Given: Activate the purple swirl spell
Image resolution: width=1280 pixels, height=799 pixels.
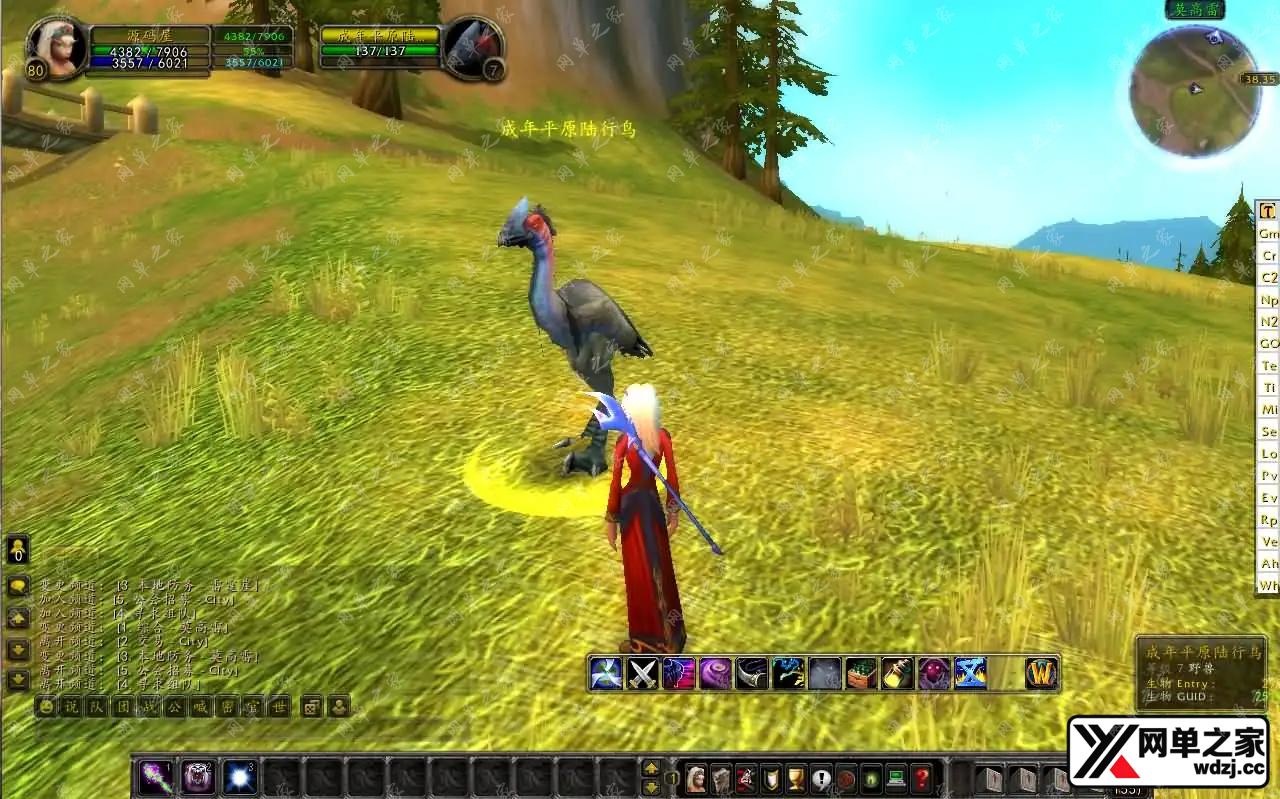Looking at the screenshot, I should pos(715,673).
